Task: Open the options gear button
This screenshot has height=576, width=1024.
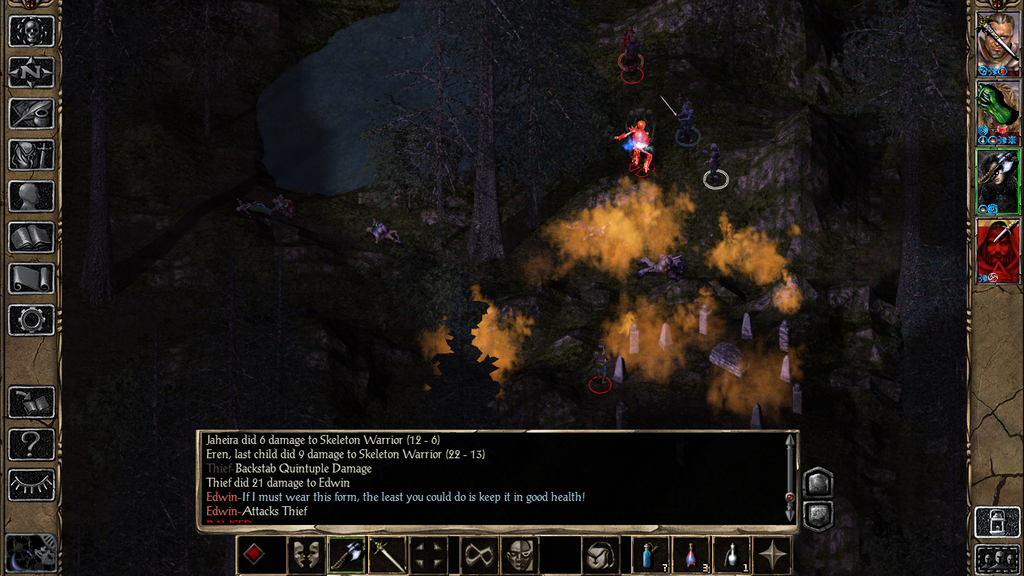Action: [x=31, y=320]
